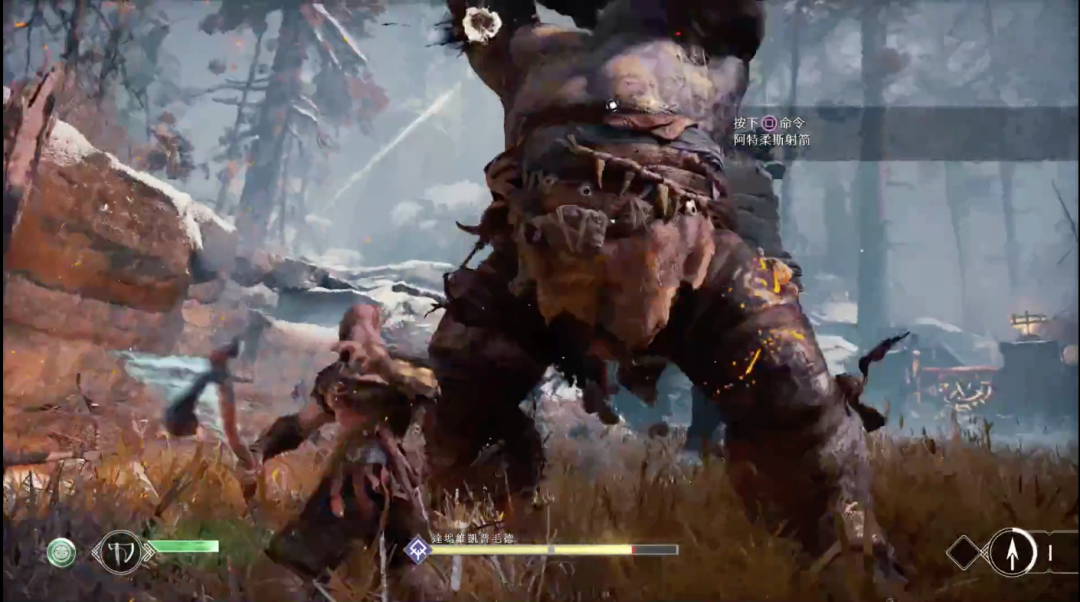The height and width of the screenshot is (602, 1080).
Task: Select the Leviathan Axe weapon icon
Action: click(x=120, y=552)
